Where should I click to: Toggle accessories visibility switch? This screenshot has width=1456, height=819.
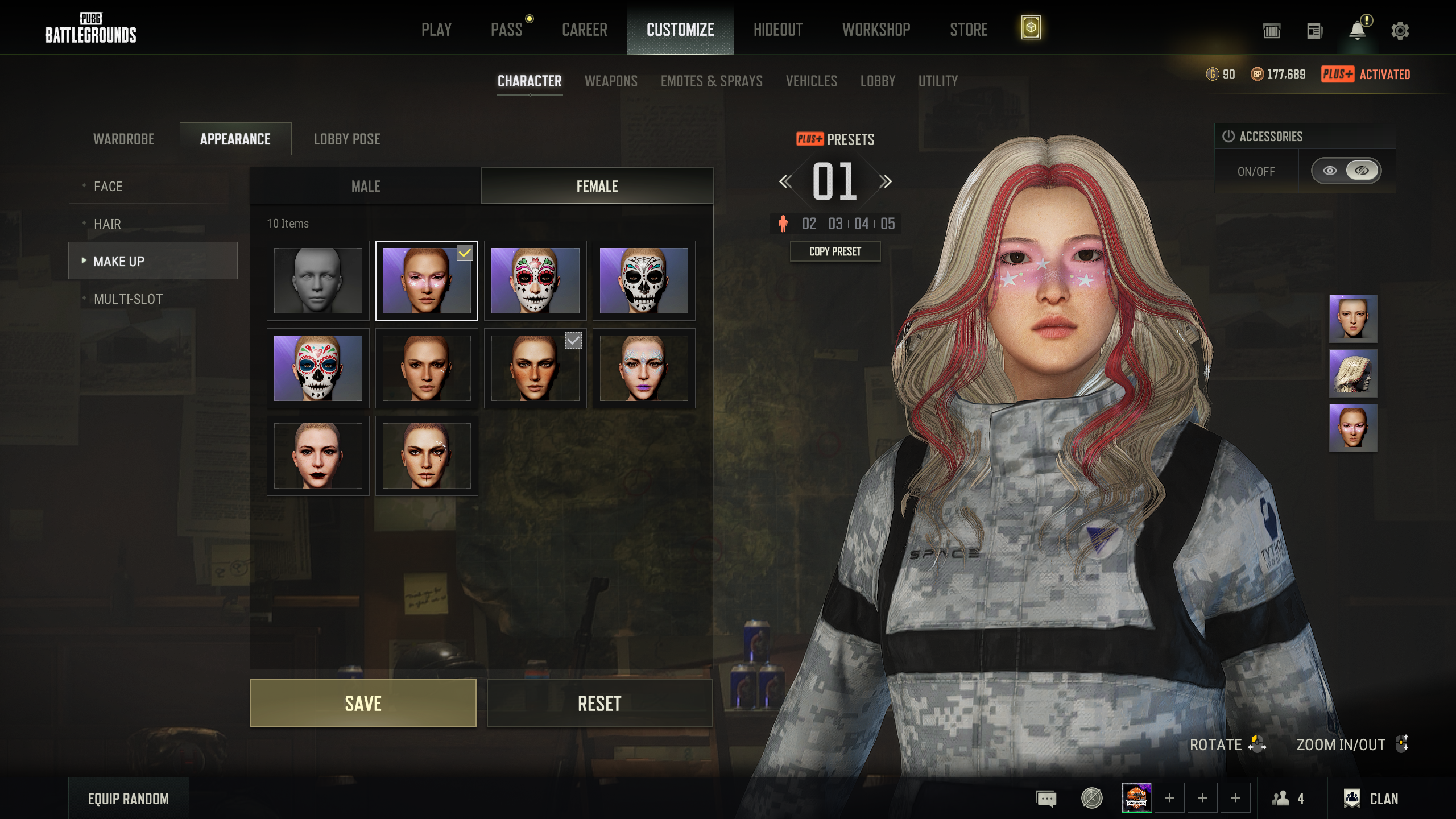[1346, 171]
